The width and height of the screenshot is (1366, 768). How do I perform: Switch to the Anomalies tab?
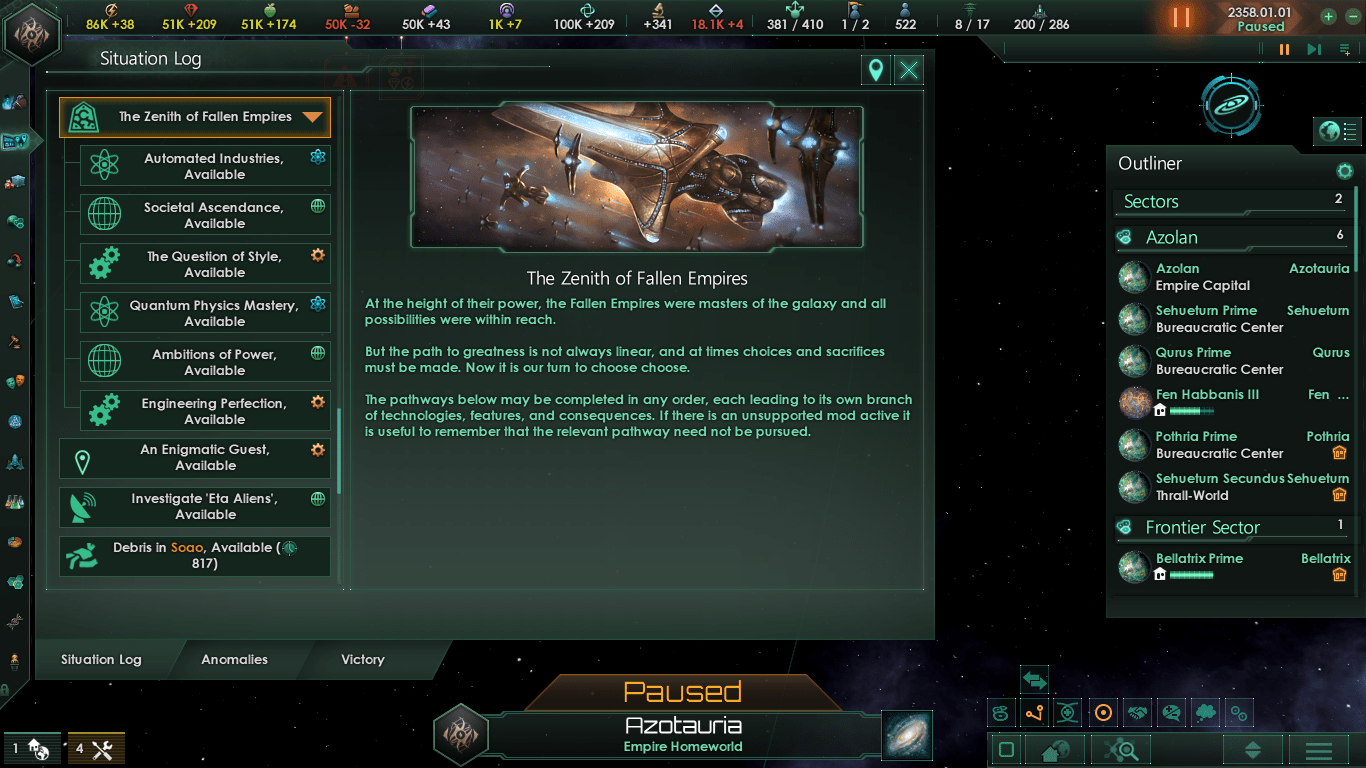click(x=234, y=660)
